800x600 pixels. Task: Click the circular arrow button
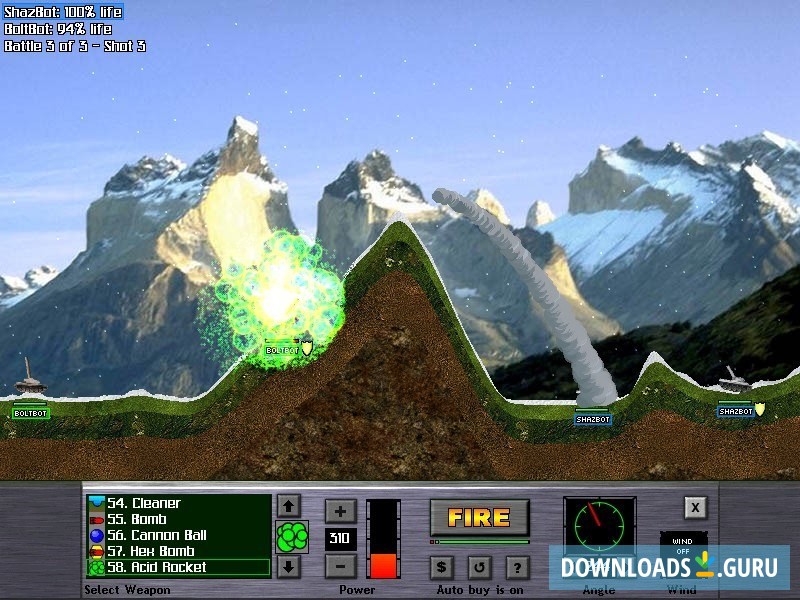479,568
